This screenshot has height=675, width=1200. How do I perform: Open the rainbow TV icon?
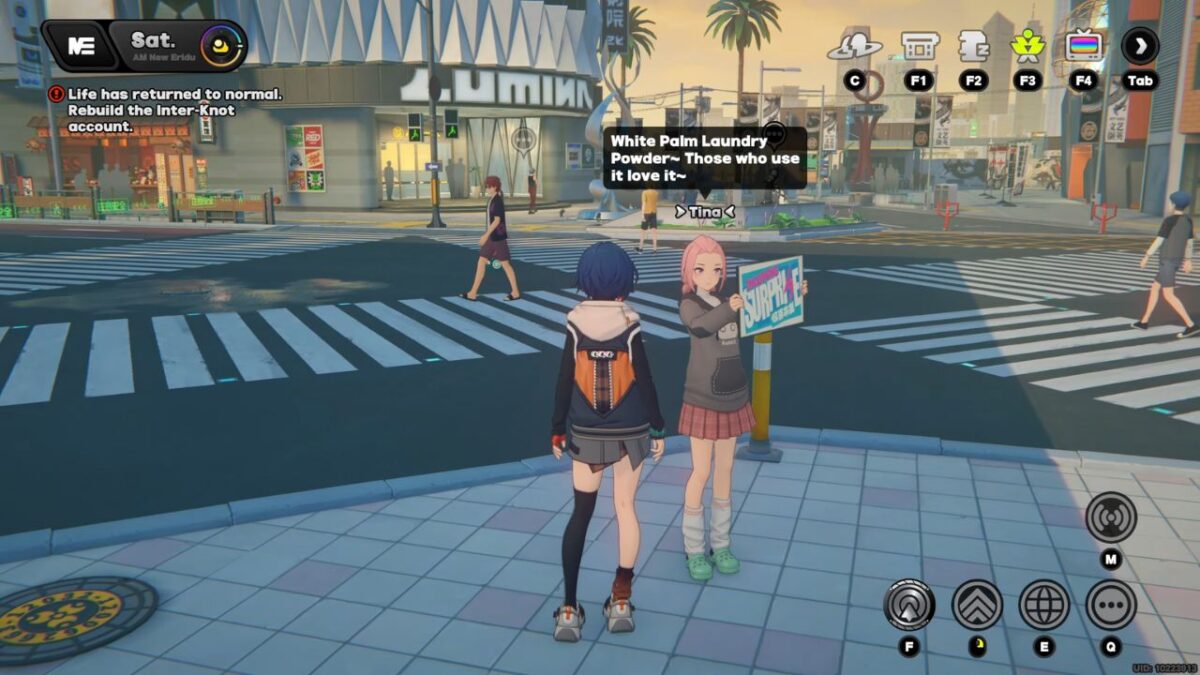tap(1083, 46)
